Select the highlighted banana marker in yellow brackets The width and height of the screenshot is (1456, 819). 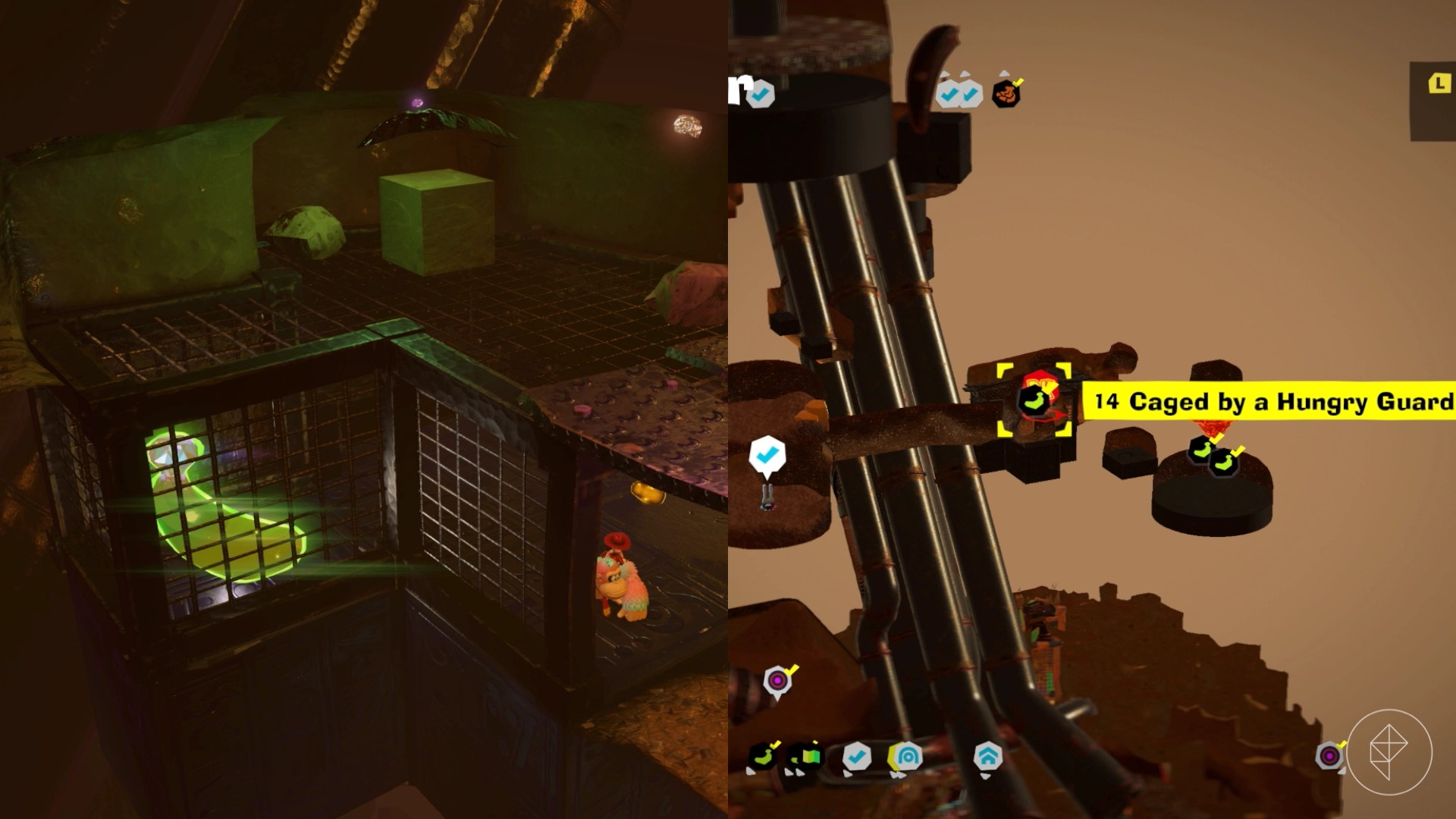[x=1034, y=400]
